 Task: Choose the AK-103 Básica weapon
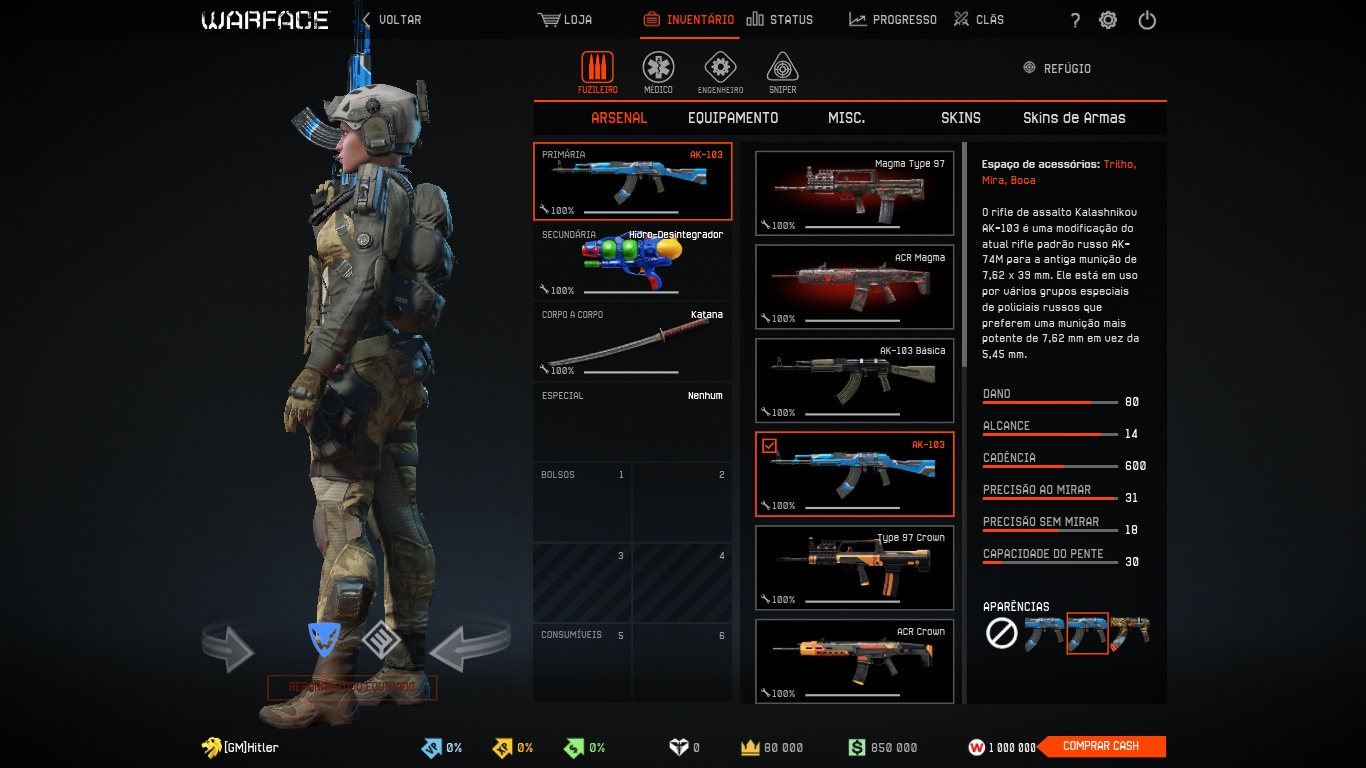click(854, 380)
